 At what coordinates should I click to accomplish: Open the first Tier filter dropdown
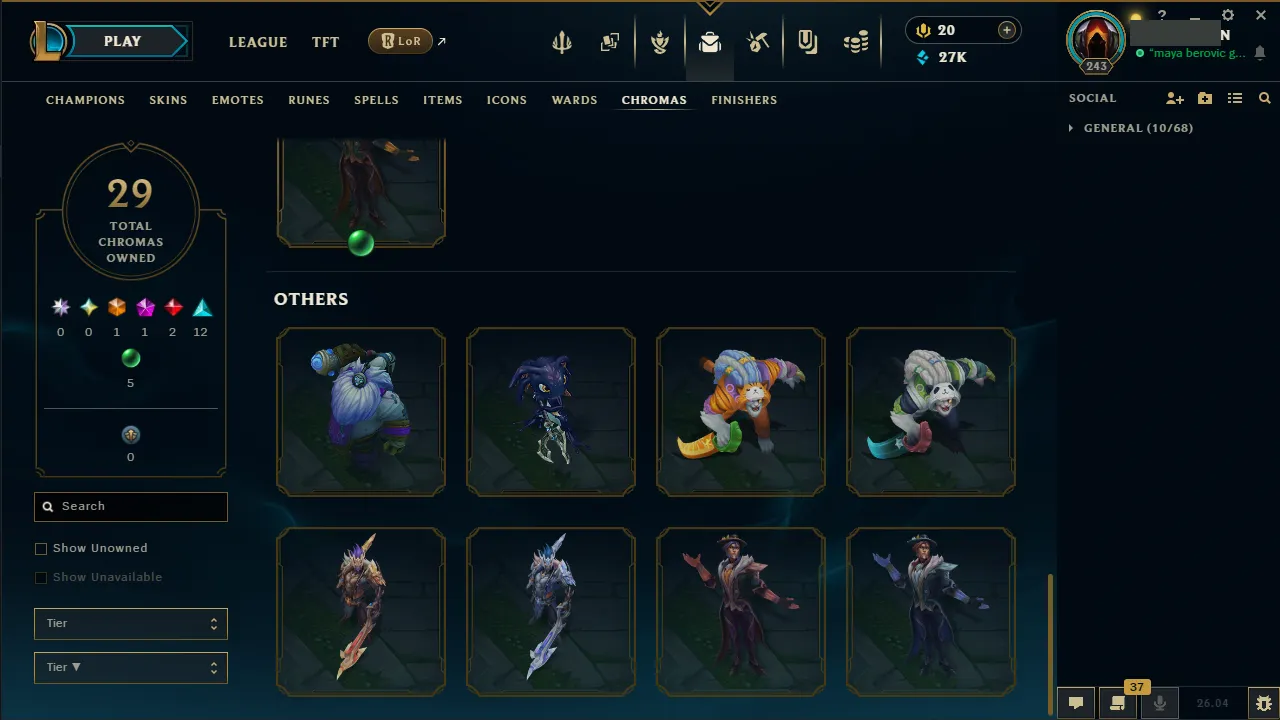tap(130, 623)
